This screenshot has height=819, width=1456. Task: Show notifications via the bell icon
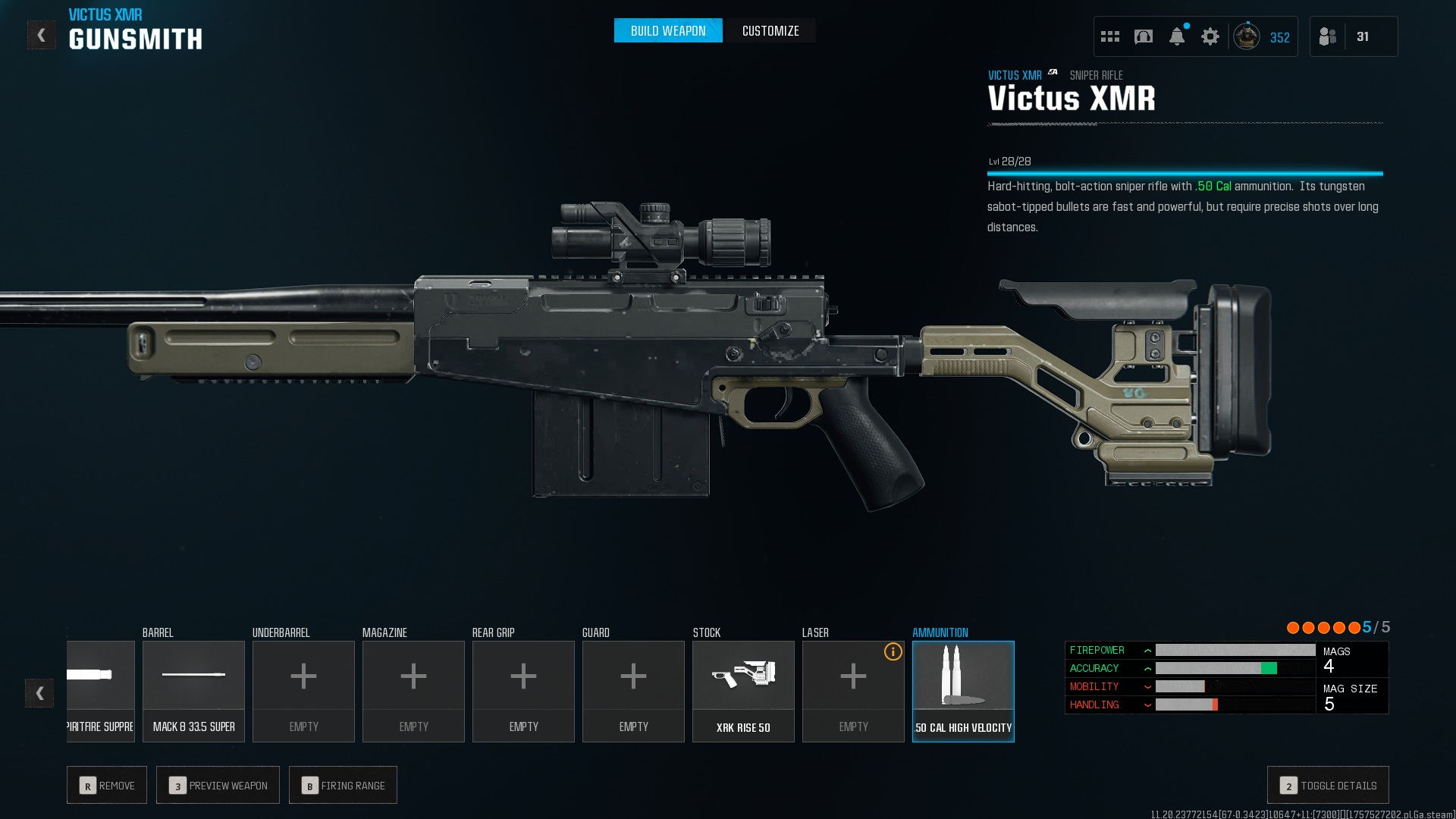point(1176,36)
